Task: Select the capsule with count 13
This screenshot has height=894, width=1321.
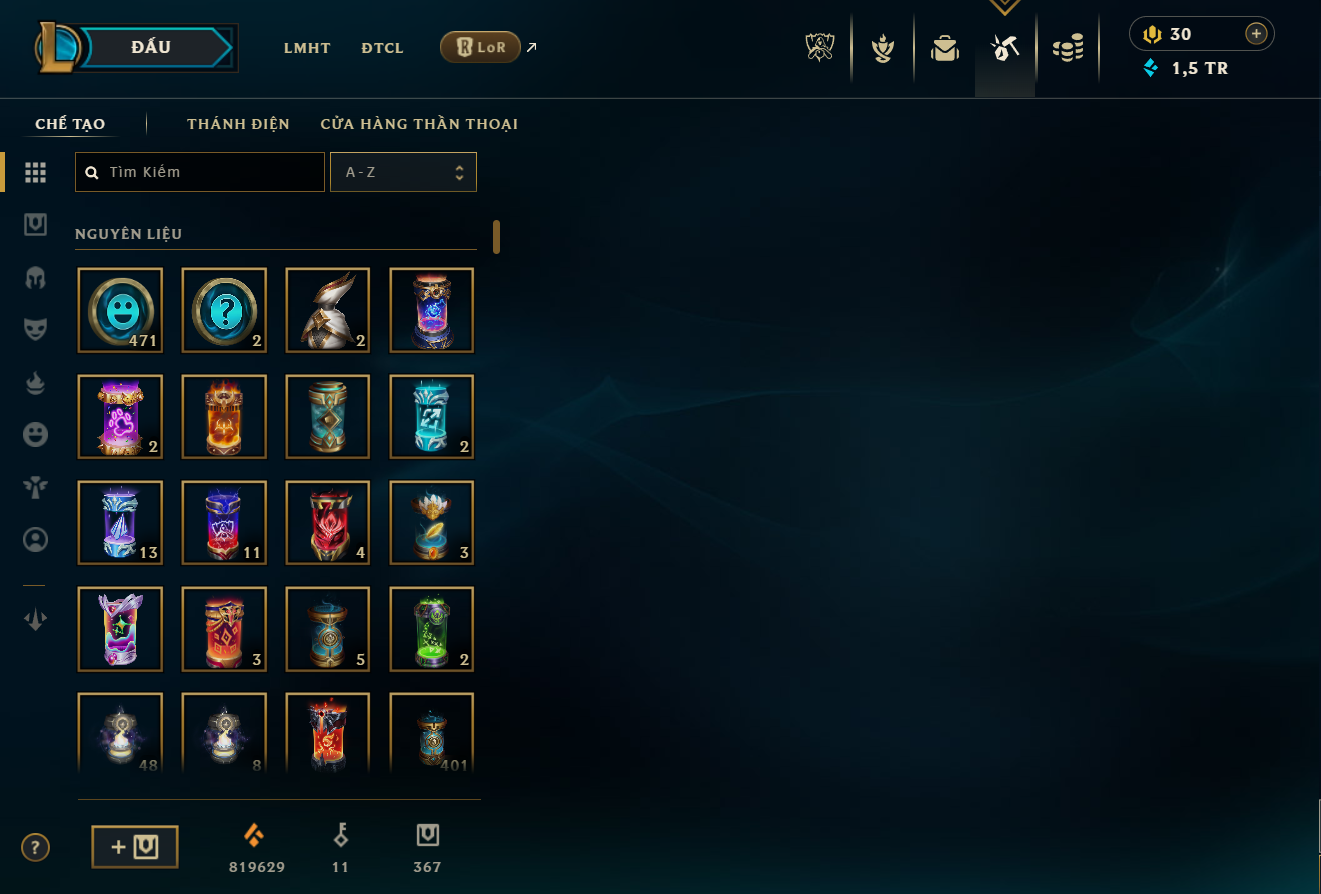Action: click(x=120, y=523)
